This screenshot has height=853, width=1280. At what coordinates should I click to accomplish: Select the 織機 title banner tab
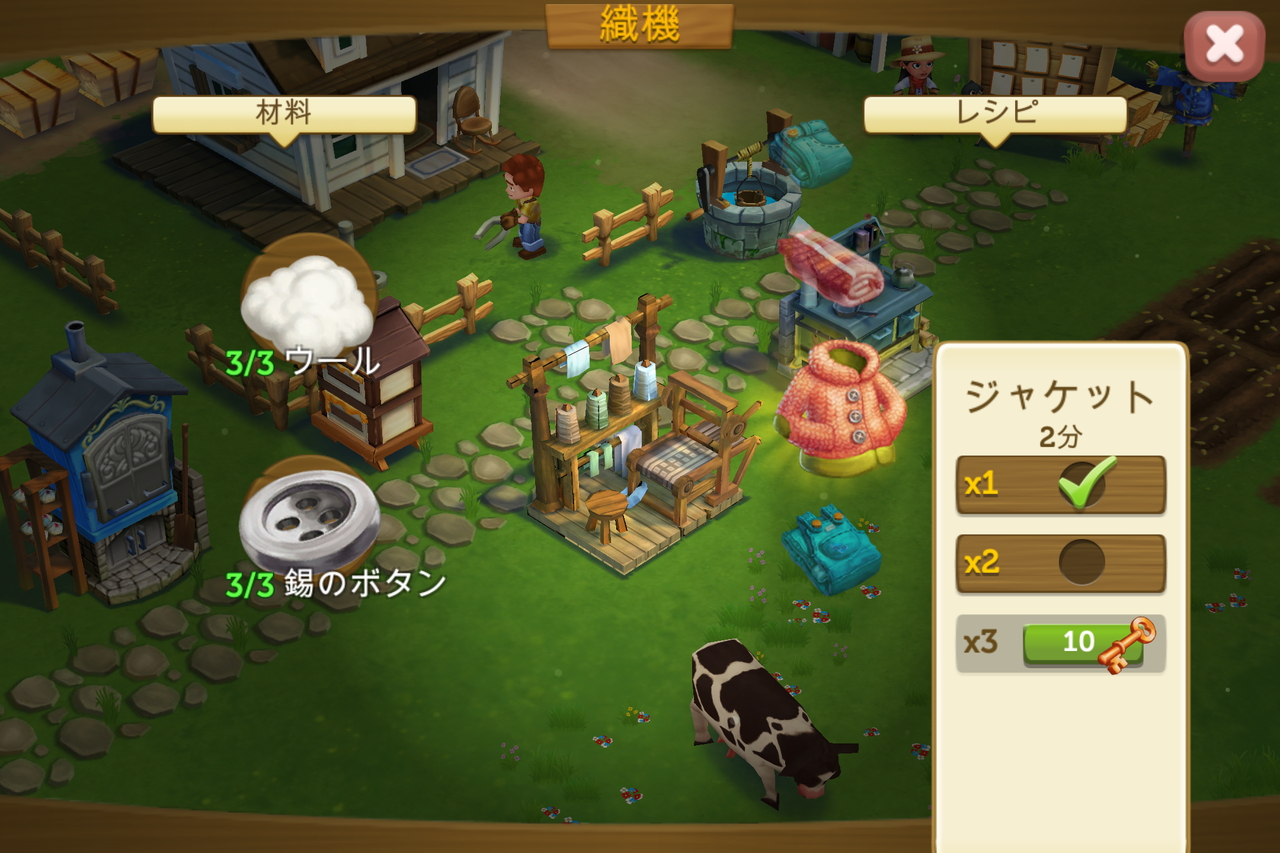[x=639, y=27]
